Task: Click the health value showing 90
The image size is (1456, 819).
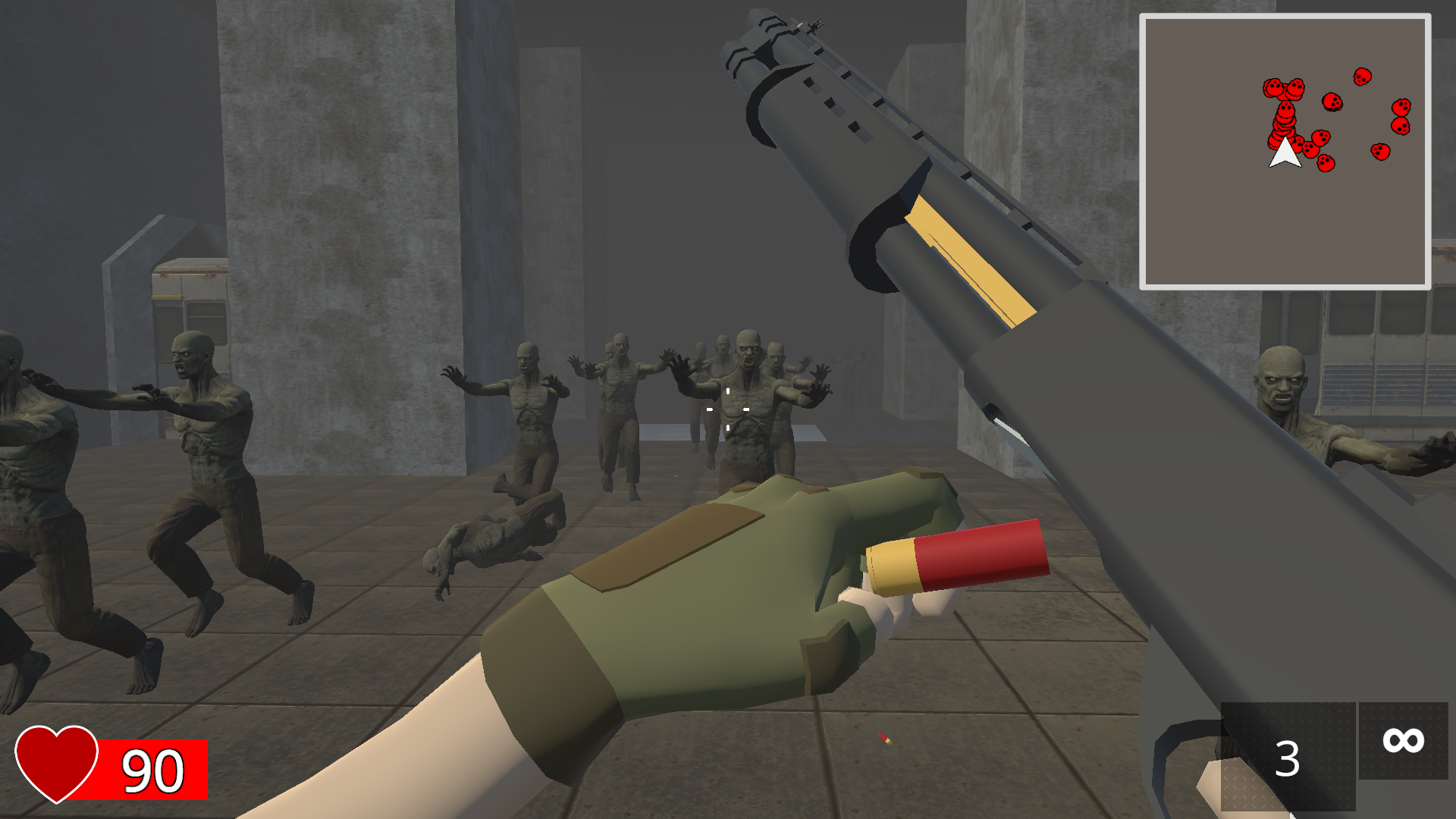Action: (x=152, y=770)
